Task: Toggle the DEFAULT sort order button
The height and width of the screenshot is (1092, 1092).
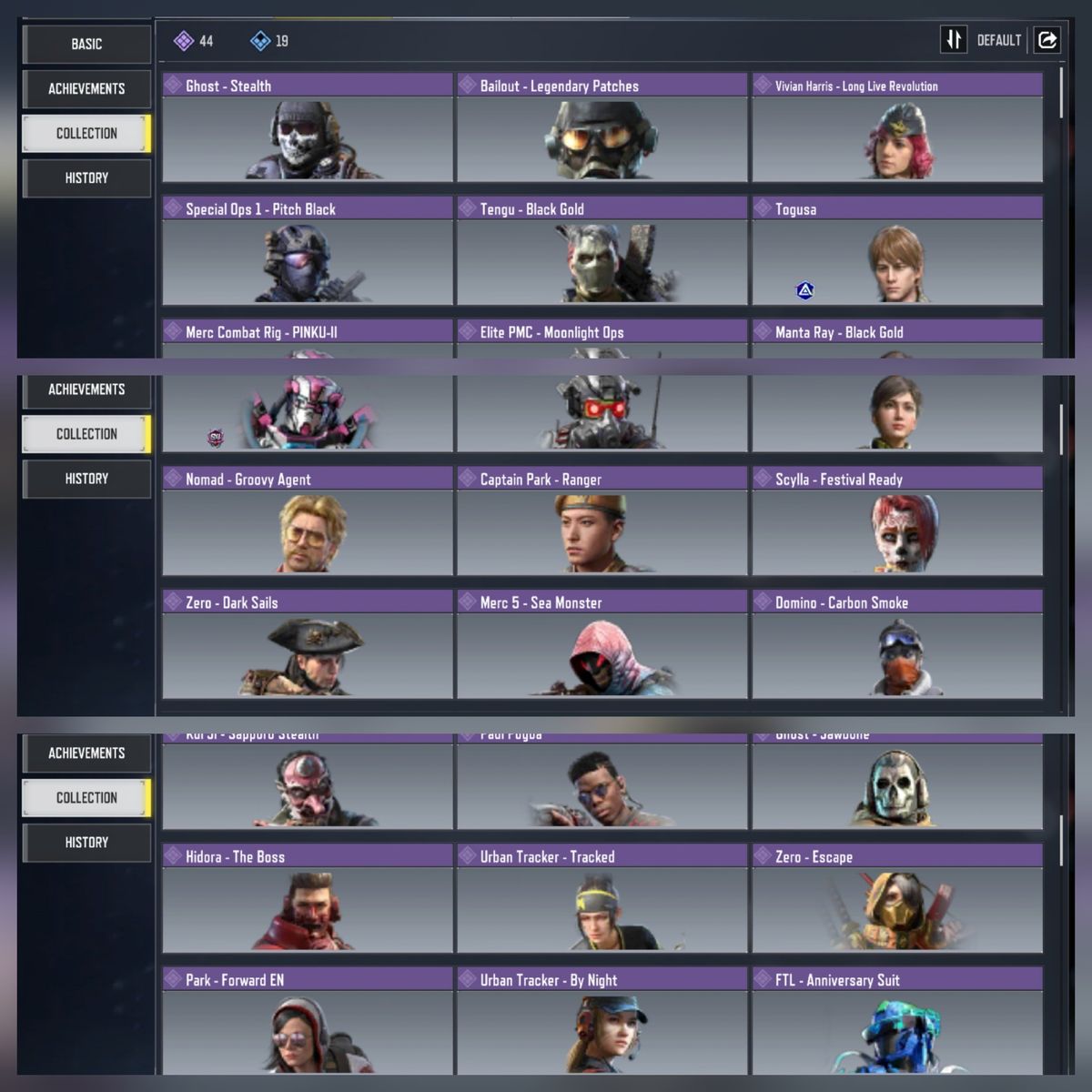Action: click(954, 40)
